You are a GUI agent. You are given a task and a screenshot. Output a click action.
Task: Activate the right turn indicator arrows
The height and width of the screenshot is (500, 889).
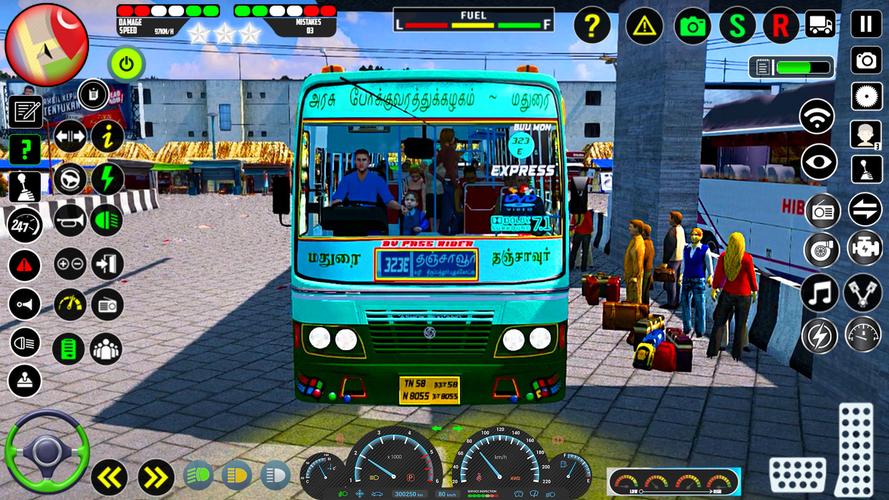(x=155, y=476)
